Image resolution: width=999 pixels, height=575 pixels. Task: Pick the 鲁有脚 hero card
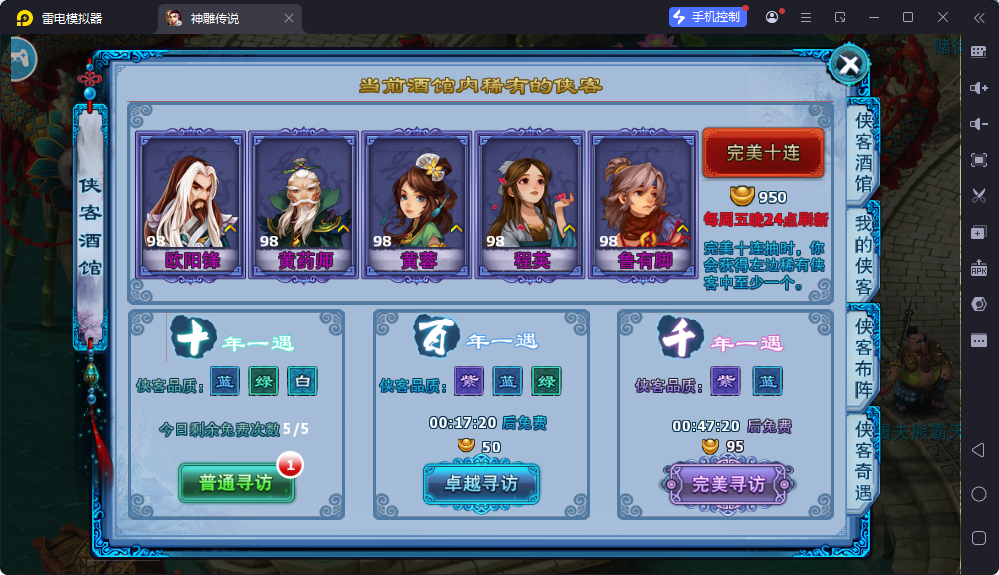(643, 204)
